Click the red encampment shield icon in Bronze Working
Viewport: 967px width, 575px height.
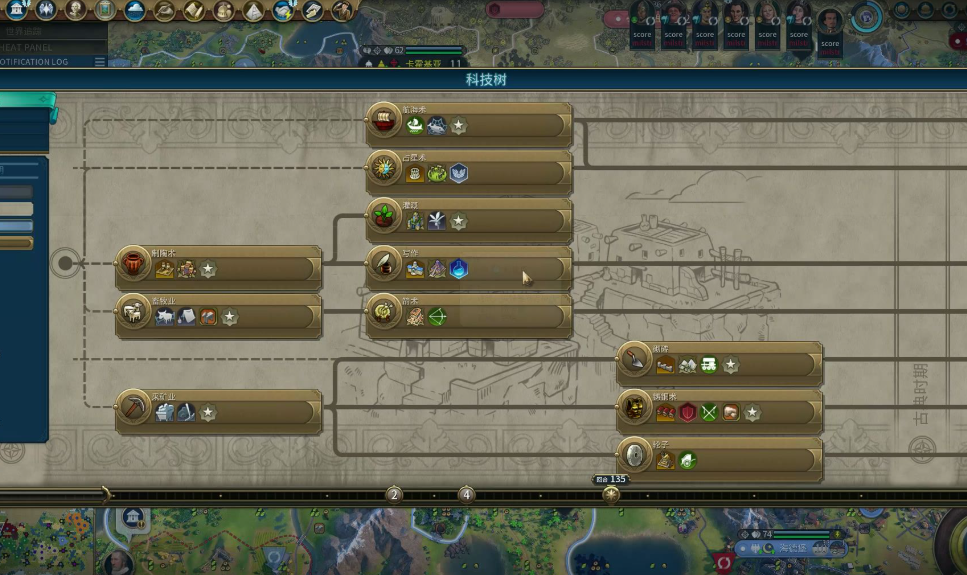pos(688,413)
